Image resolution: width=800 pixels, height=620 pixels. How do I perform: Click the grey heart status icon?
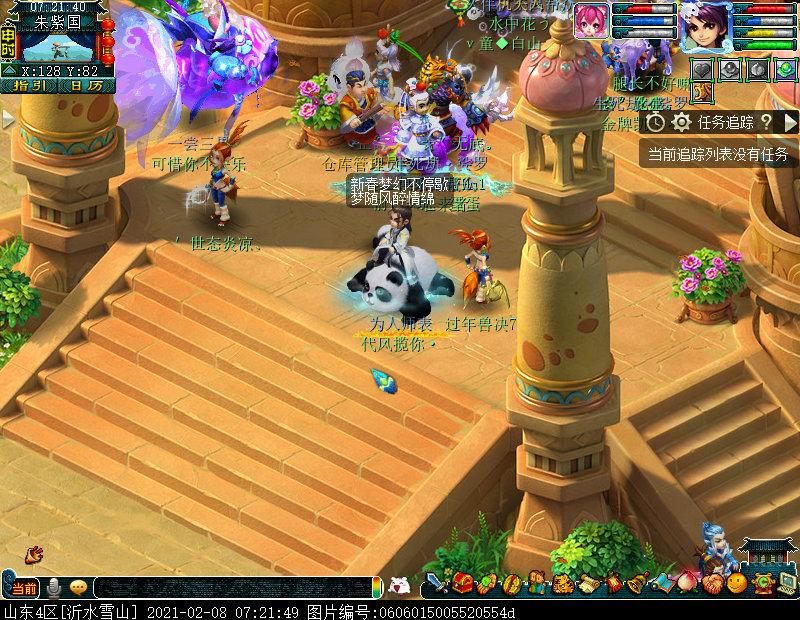tap(704, 69)
